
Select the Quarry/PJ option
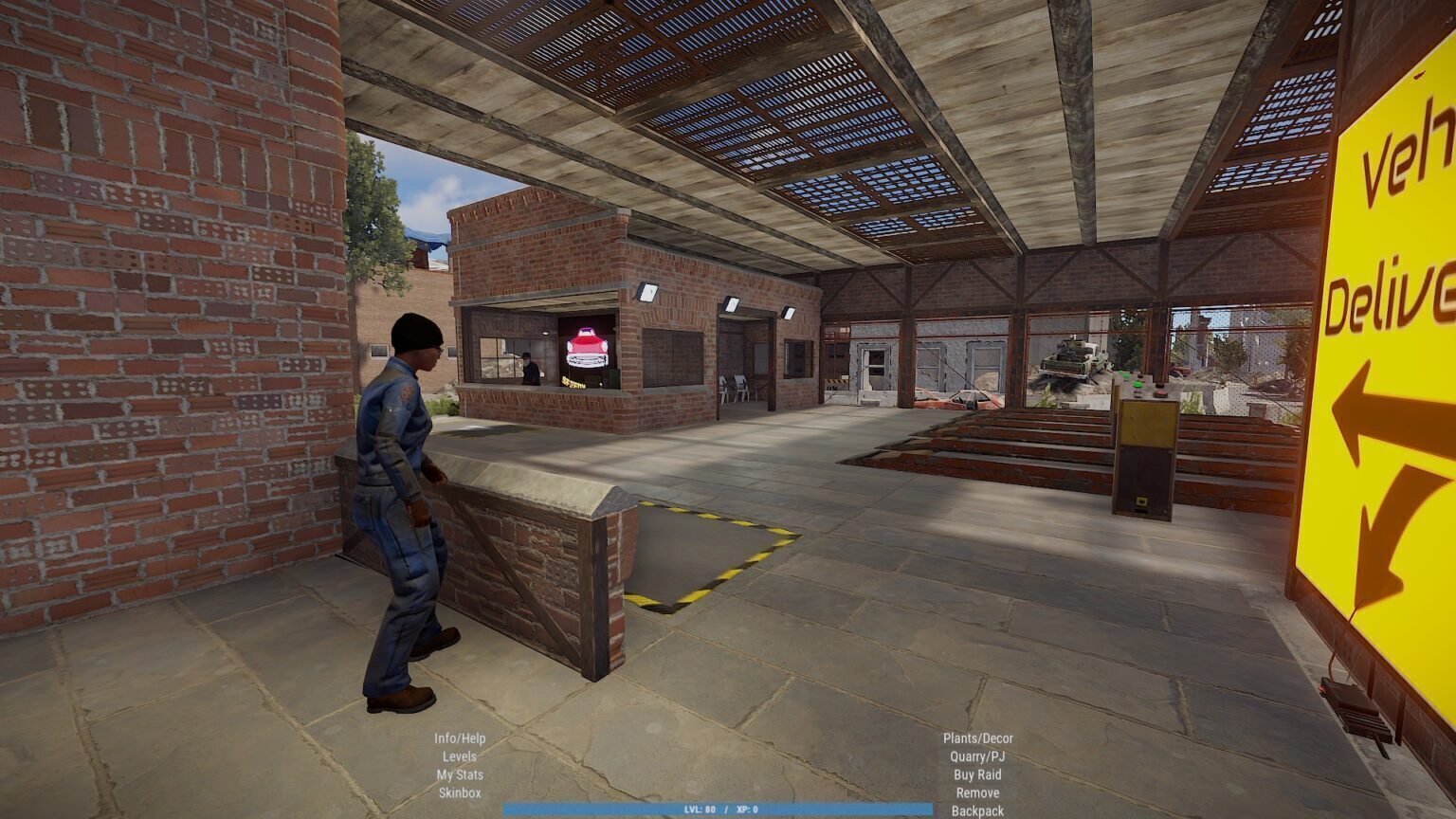click(x=977, y=756)
